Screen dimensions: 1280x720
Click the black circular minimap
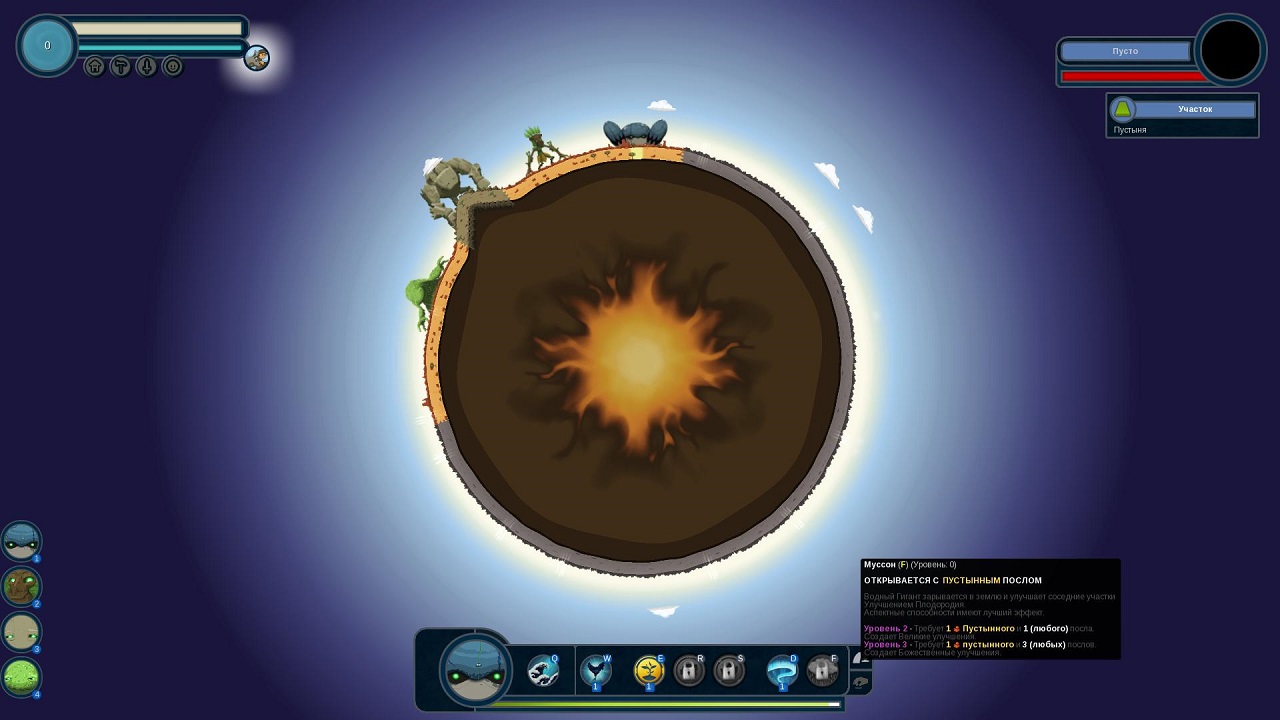[1231, 50]
